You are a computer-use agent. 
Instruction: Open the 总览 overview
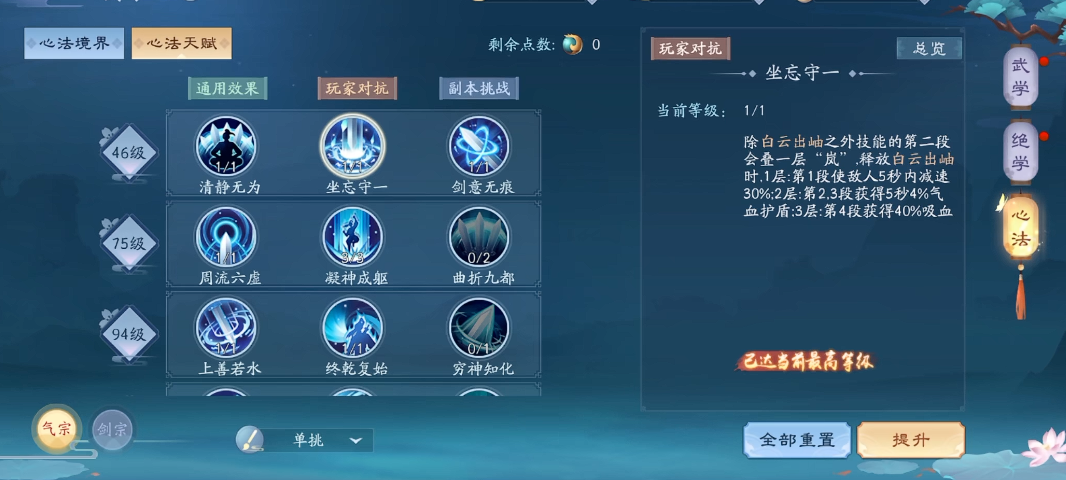929,48
